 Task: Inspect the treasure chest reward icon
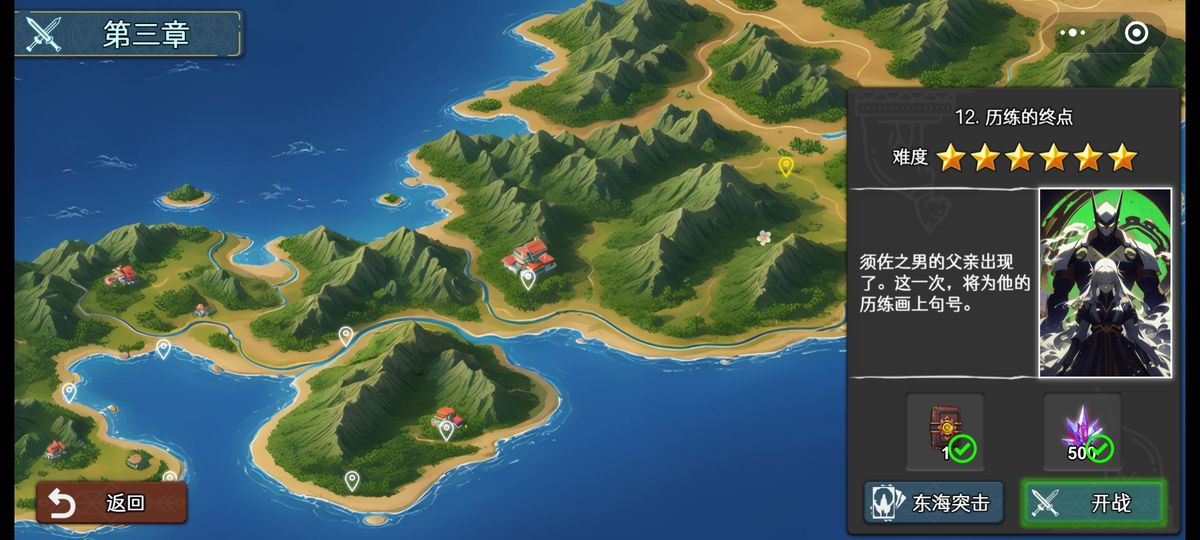[945, 431]
